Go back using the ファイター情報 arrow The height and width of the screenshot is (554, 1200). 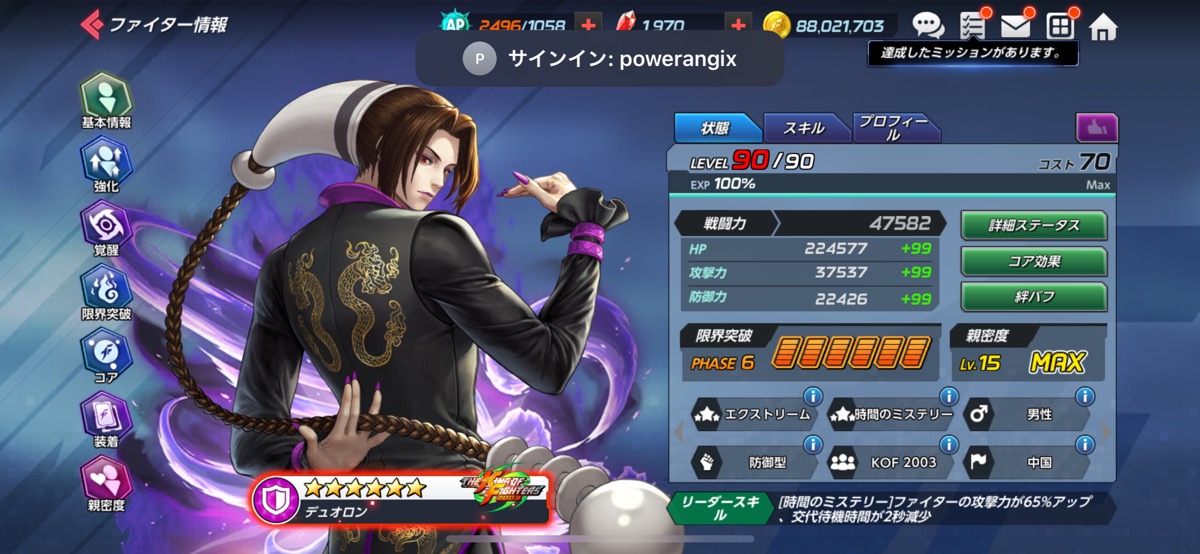click(92, 24)
